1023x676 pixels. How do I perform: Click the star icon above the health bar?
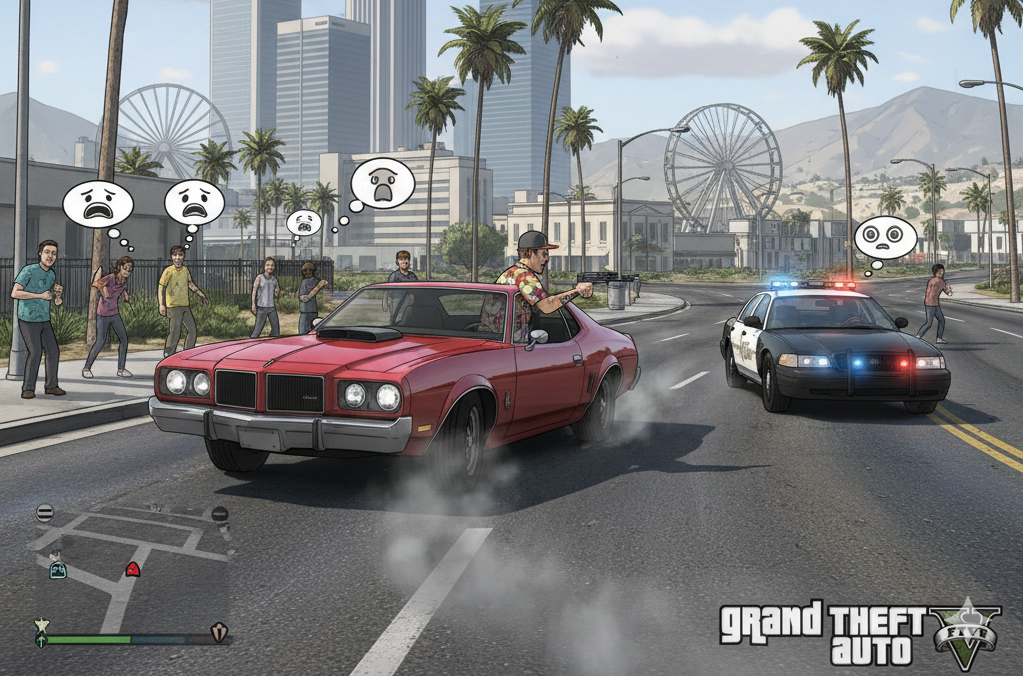pos(41,625)
